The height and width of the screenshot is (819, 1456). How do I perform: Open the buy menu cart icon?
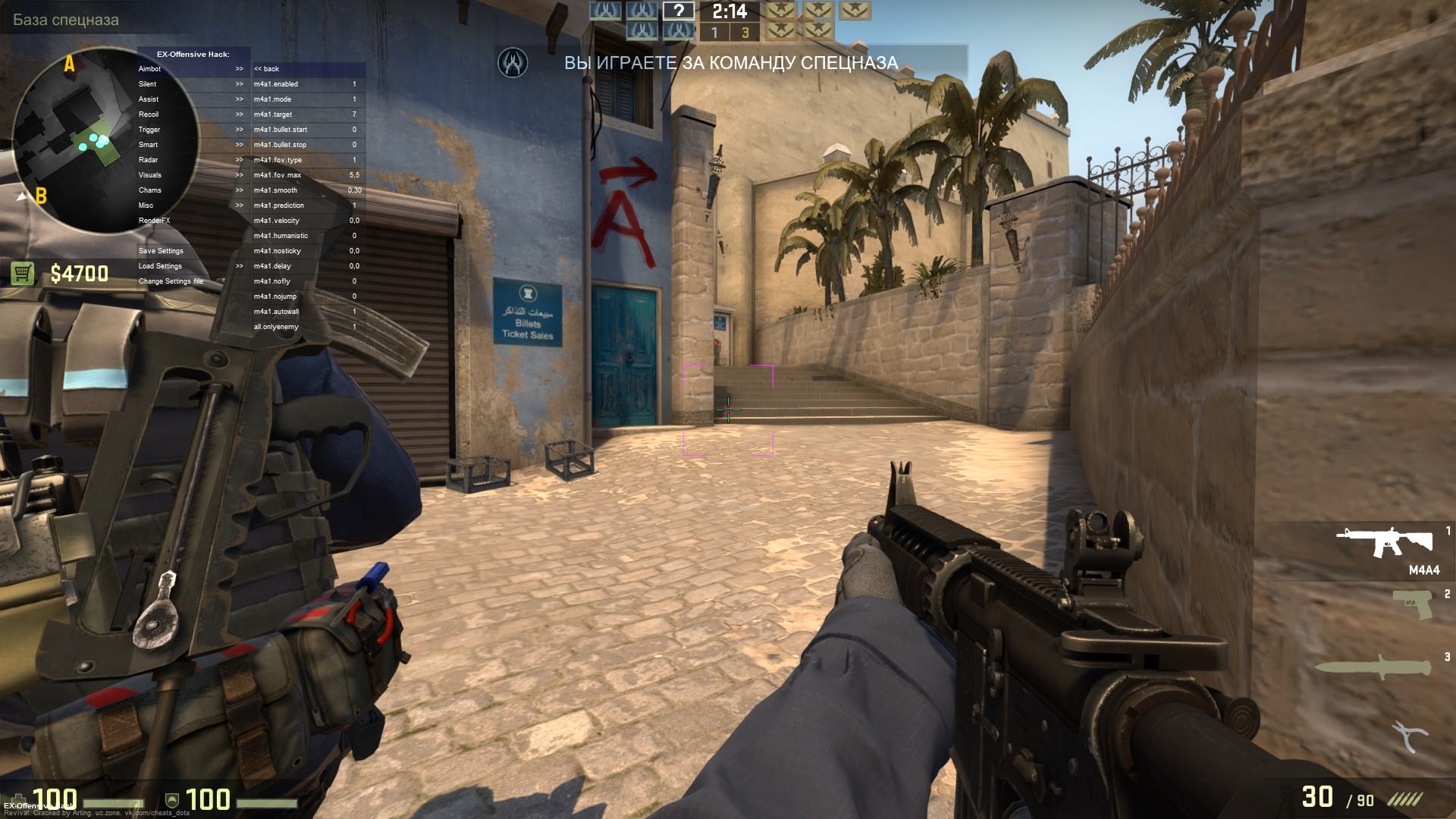coord(23,273)
